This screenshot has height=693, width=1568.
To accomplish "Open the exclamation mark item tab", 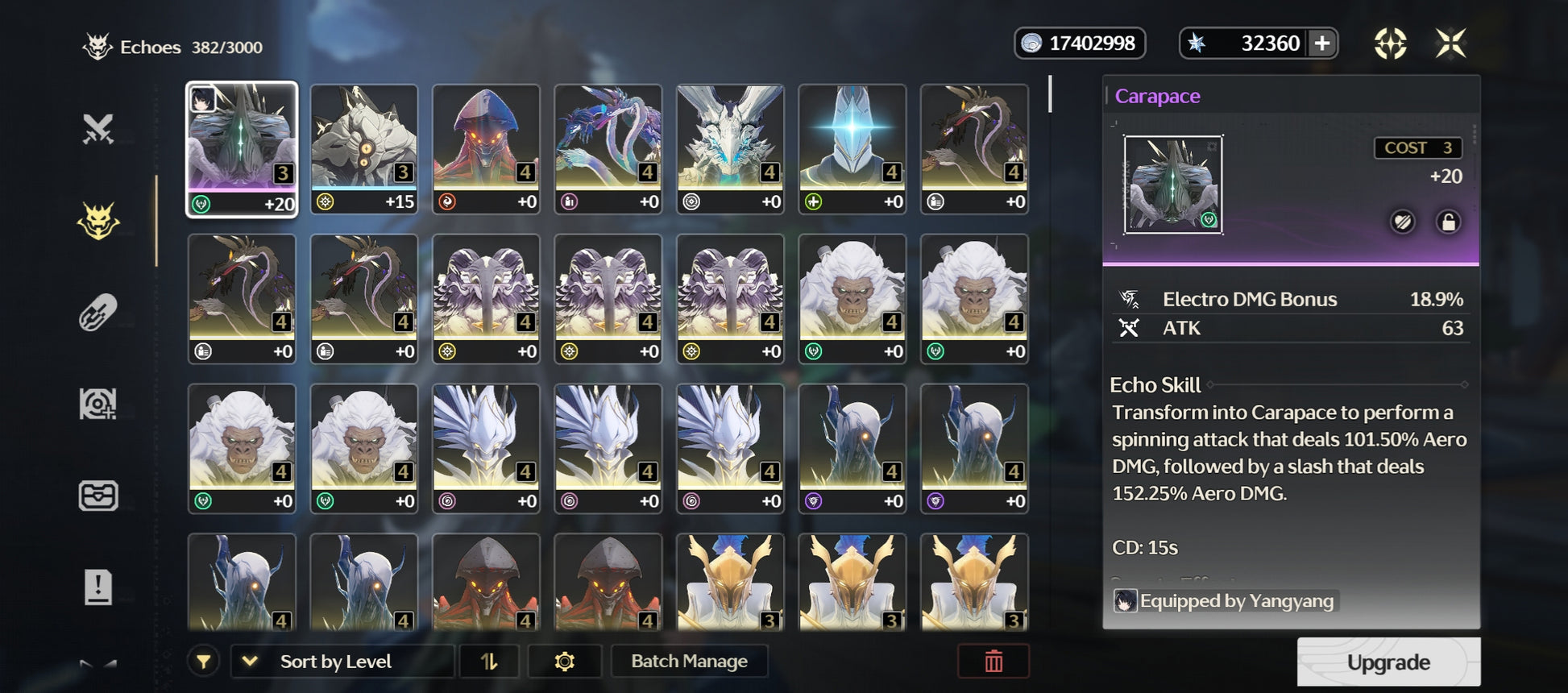I will click(x=98, y=587).
